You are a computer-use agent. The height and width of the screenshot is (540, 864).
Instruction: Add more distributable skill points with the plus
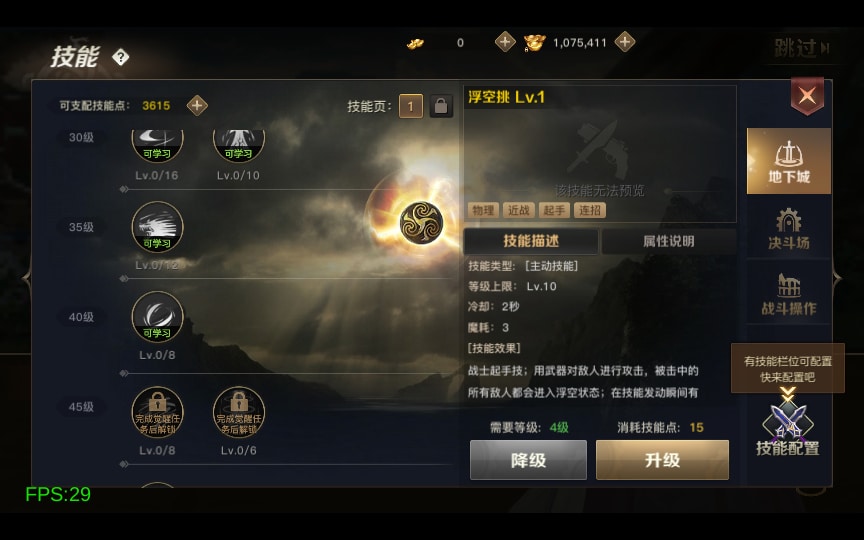pos(198,105)
